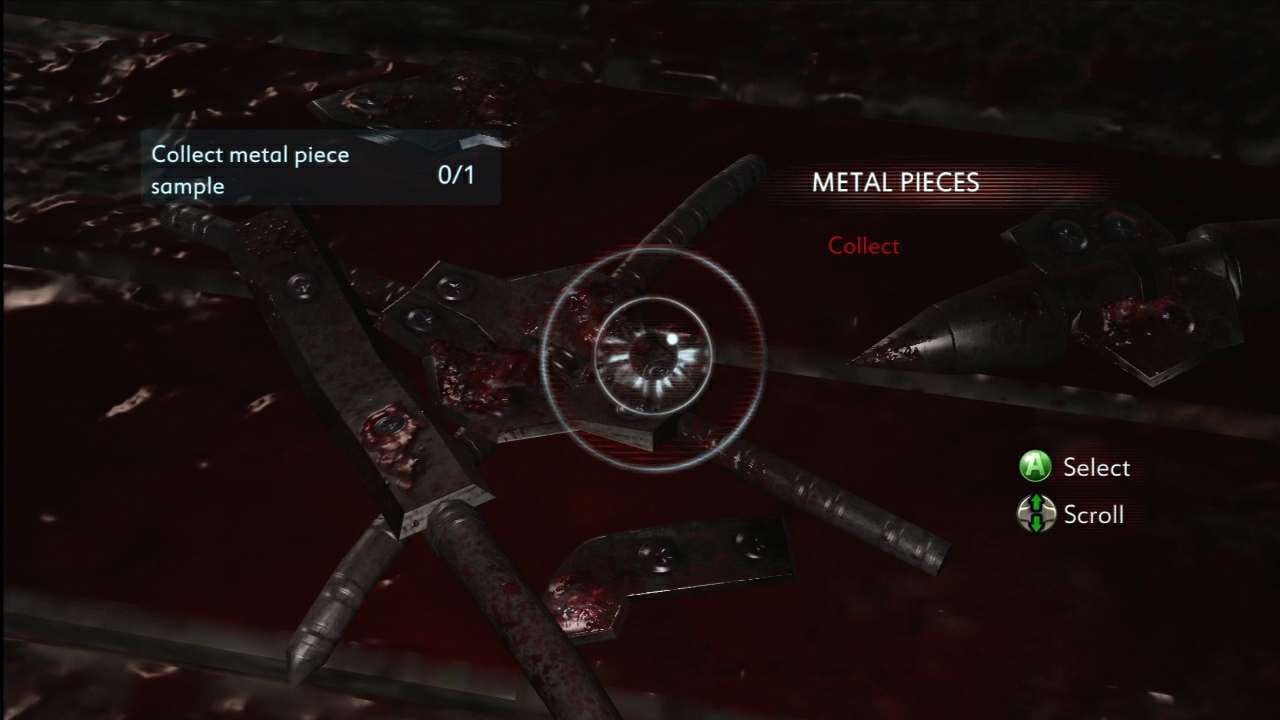Click the green A button icon
Viewport: 1280px width, 720px height.
pos(1035,467)
